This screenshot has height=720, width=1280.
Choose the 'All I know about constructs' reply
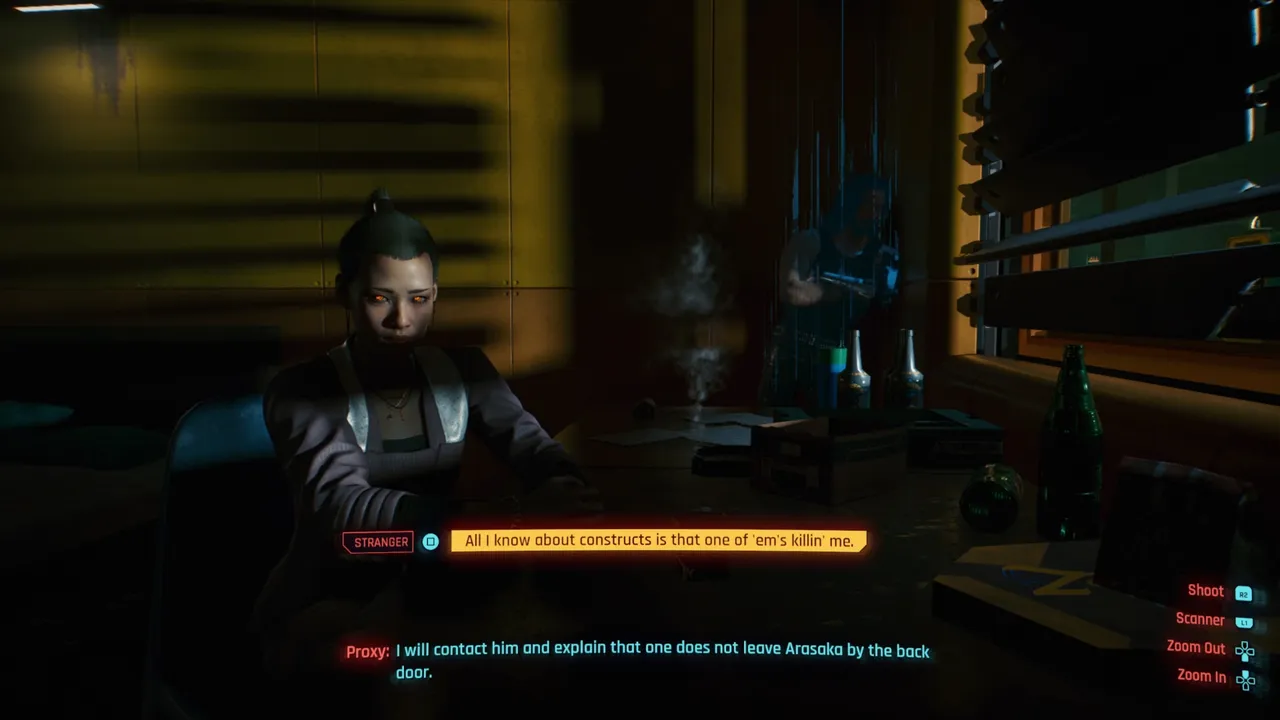click(x=658, y=541)
